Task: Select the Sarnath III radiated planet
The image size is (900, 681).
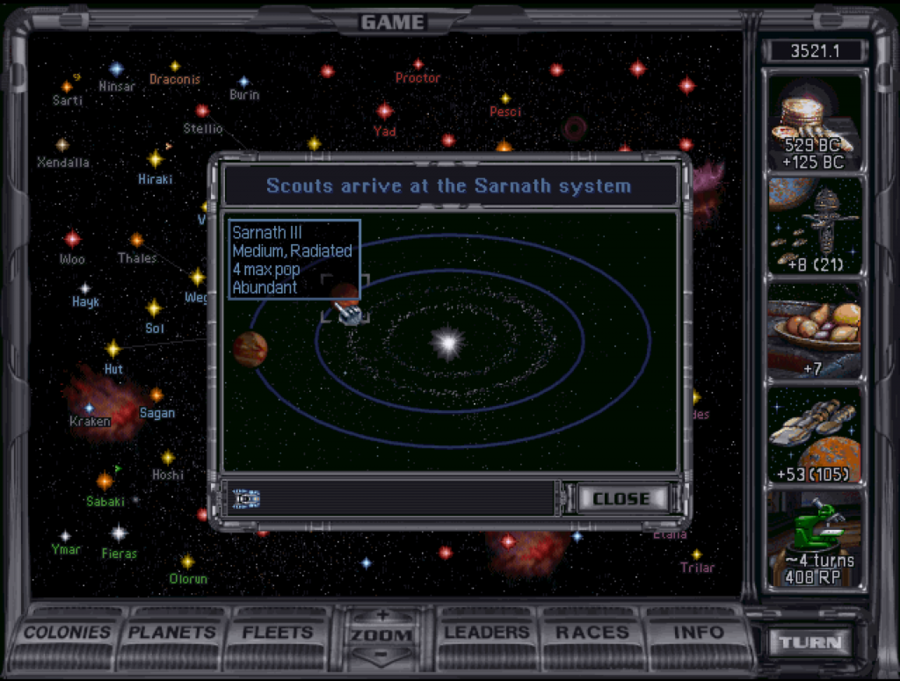Action: pyautogui.click(x=345, y=295)
